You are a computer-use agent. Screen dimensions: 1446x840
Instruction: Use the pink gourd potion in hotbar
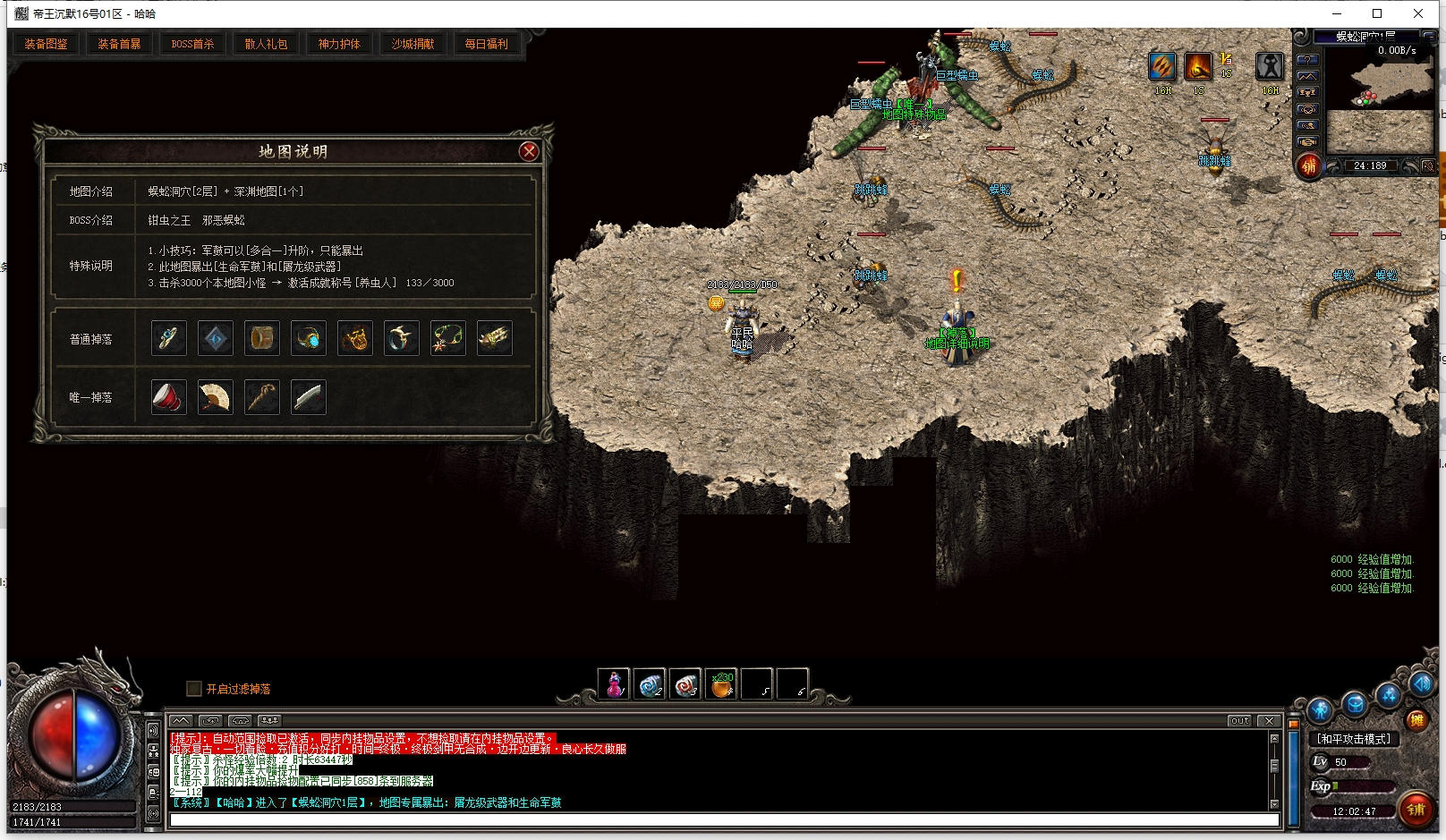point(614,685)
